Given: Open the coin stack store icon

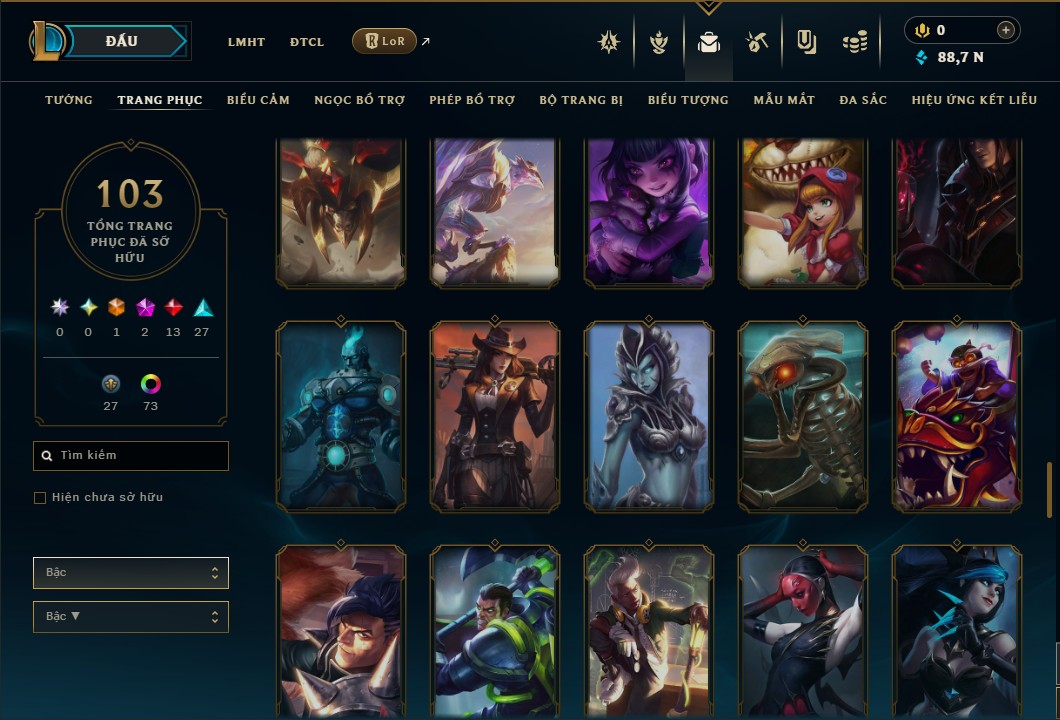Looking at the screenshot, I should tap(854, 42).
